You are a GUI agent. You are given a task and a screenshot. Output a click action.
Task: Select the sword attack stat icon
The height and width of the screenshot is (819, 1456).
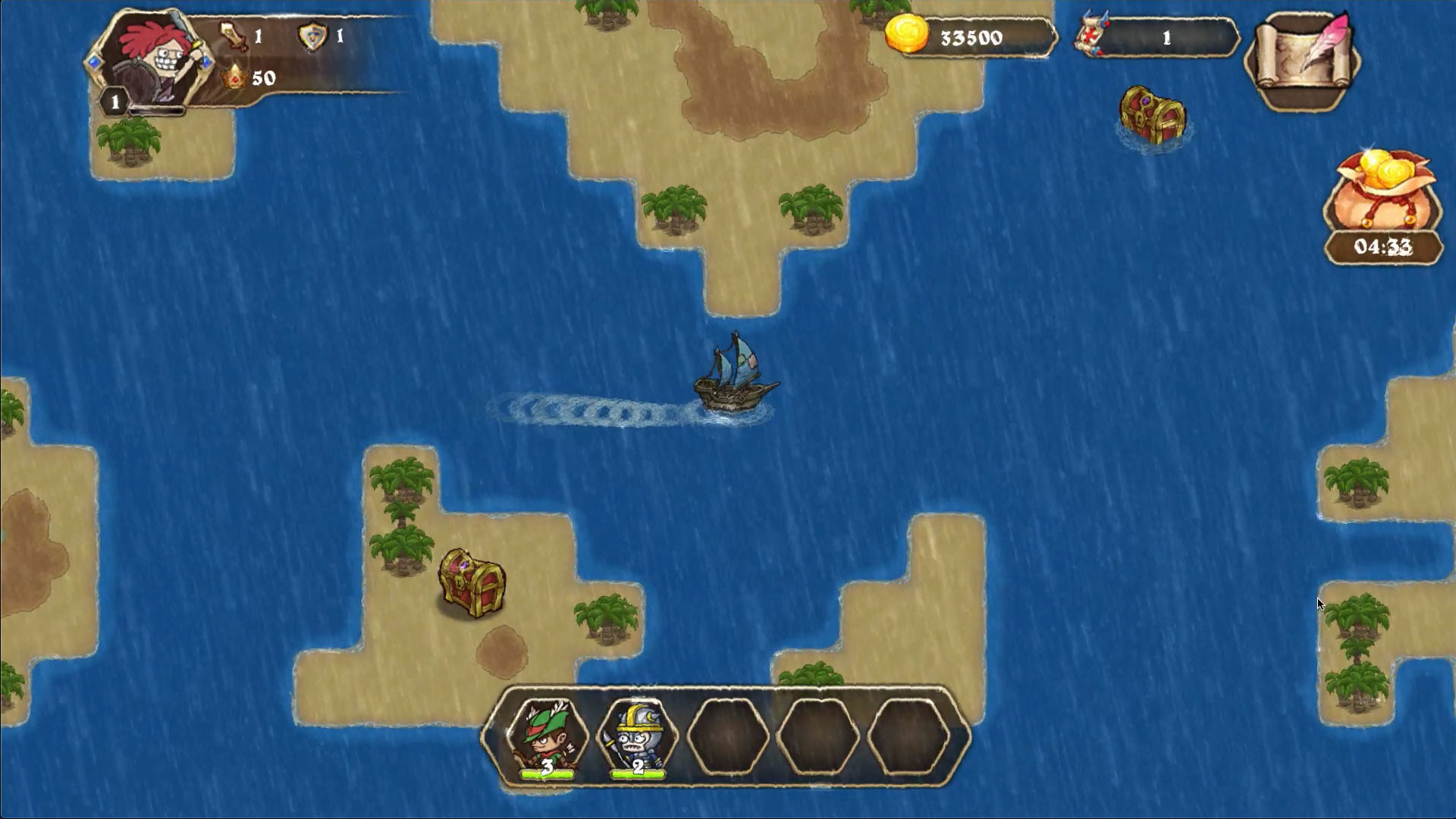tap(233, 33)
